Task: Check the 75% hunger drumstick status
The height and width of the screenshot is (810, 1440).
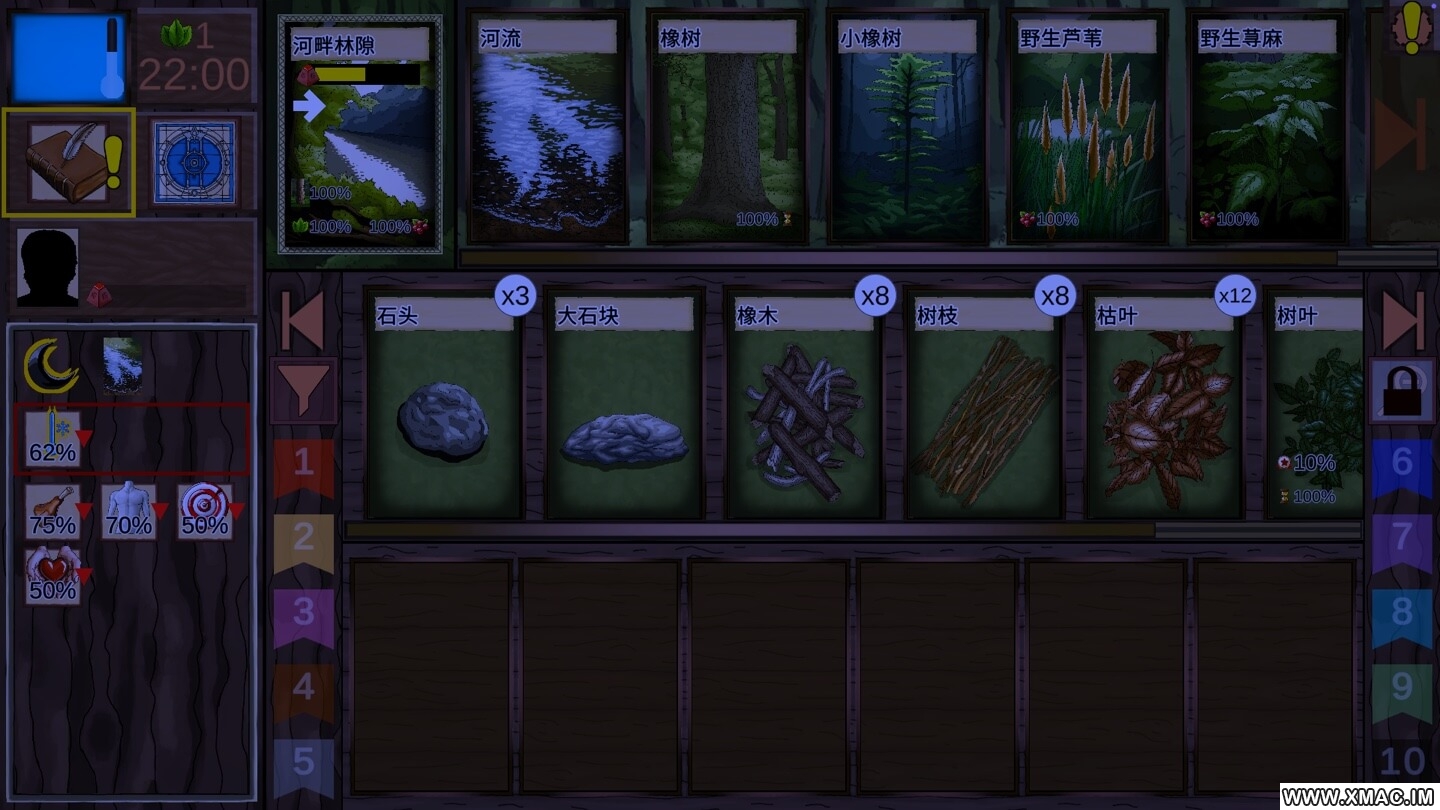Action: (53, 512)
